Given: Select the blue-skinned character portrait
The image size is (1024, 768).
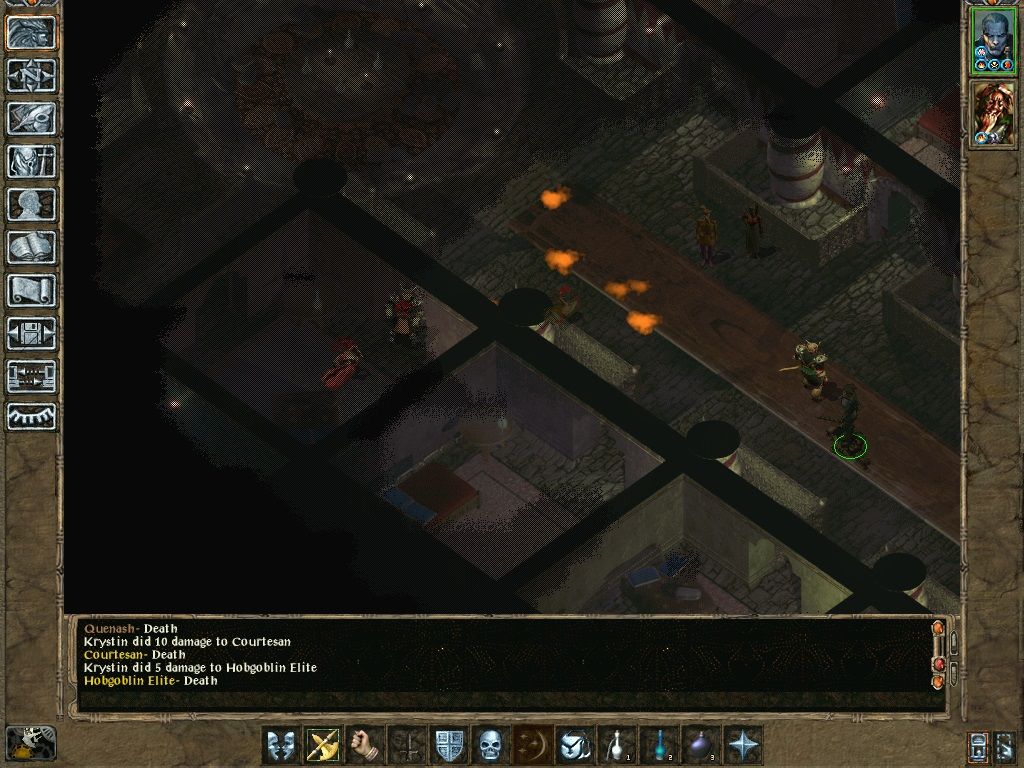Looking at the screenshot, I should [992, 42].
